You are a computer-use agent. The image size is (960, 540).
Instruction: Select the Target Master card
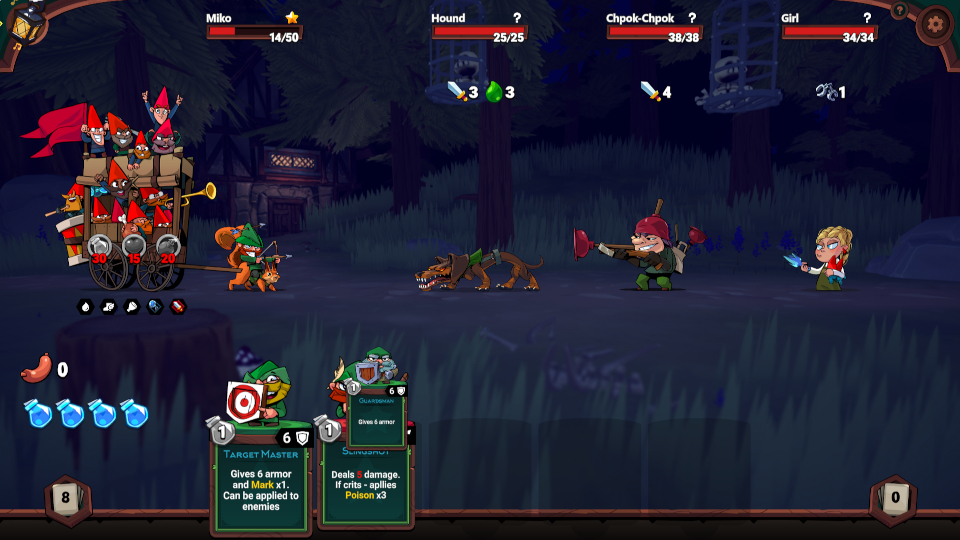pyautogui.click(x=262, y=480)
